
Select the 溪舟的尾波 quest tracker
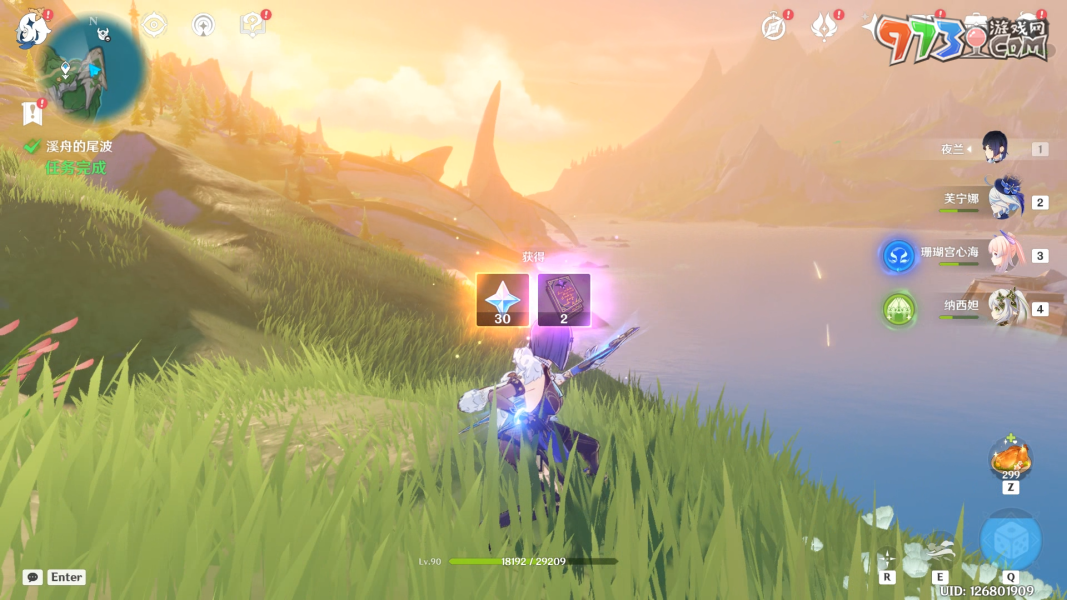78,146
